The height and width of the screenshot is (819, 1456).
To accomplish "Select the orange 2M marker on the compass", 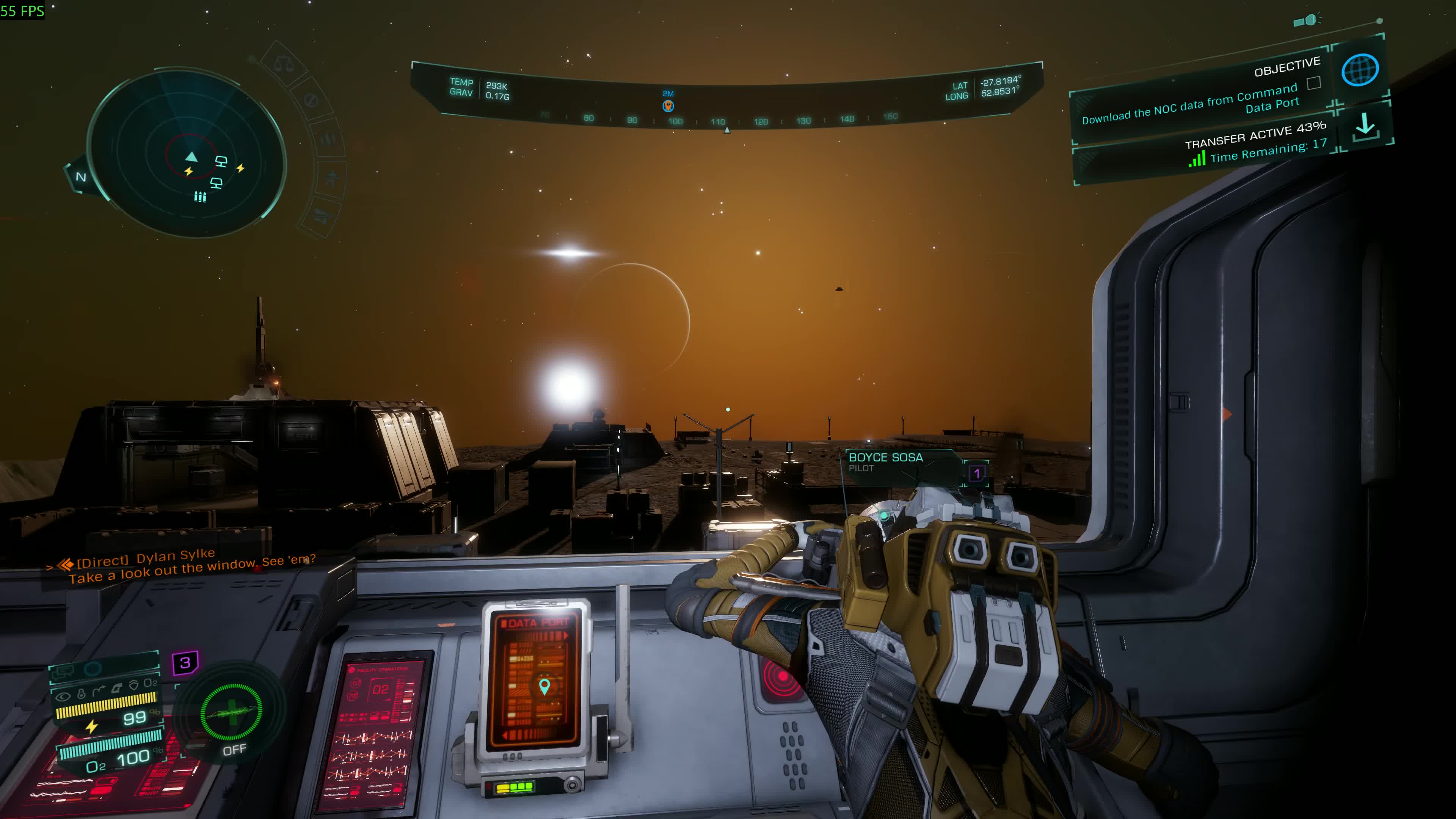I will tap(668, 105).
